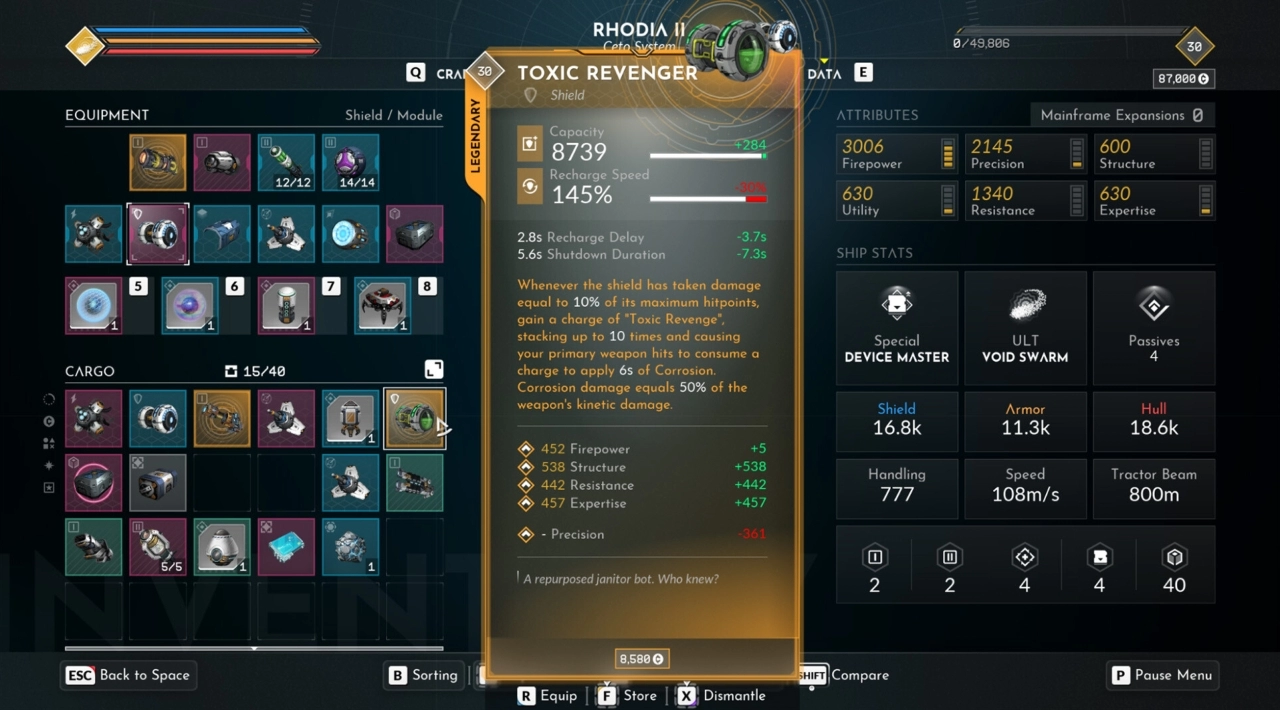Go Back to Space
The image size is (1280, 710).
coord(128,675)
